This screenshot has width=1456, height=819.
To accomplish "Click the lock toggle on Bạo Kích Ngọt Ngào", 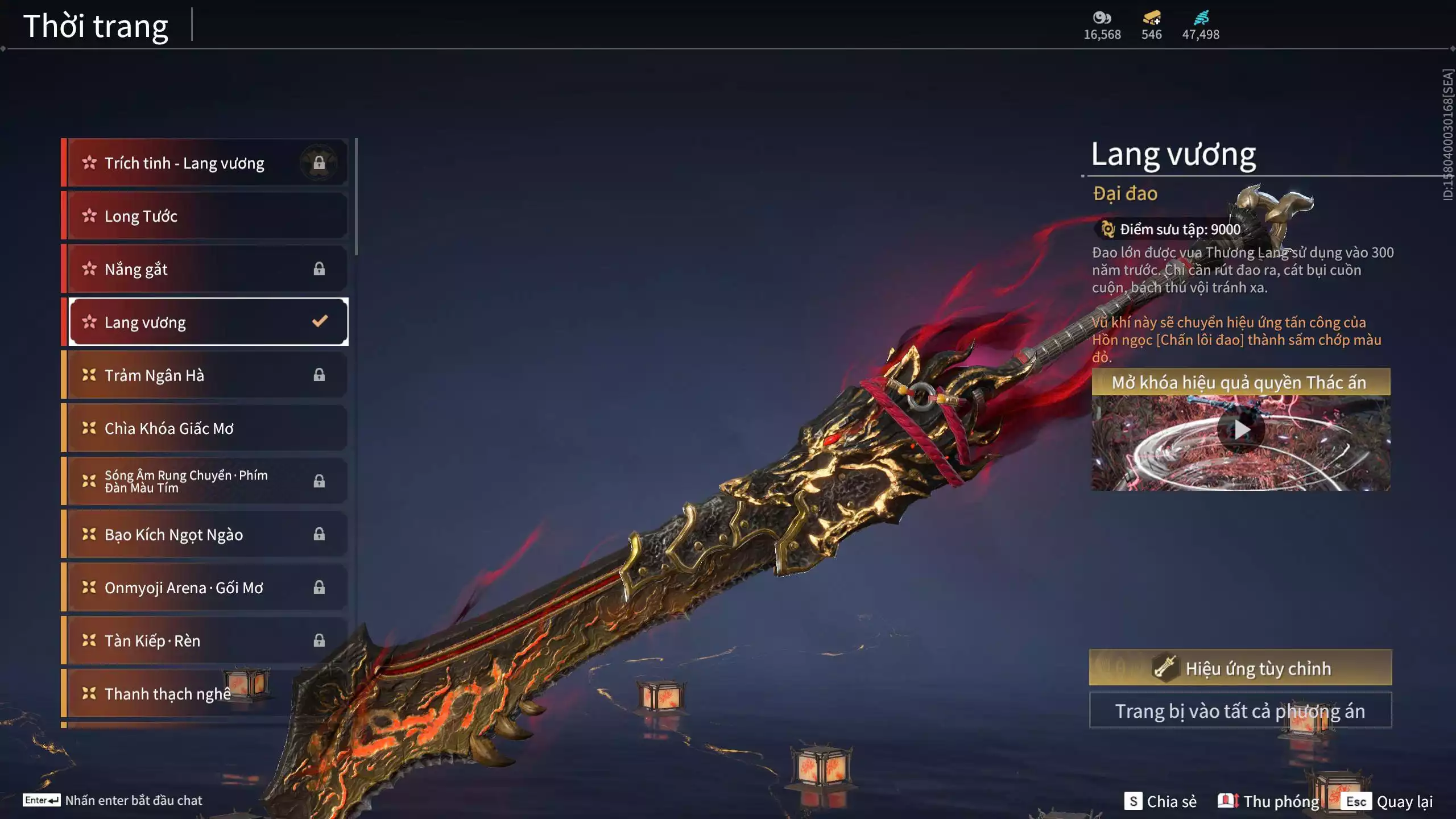I will [318, 535].
